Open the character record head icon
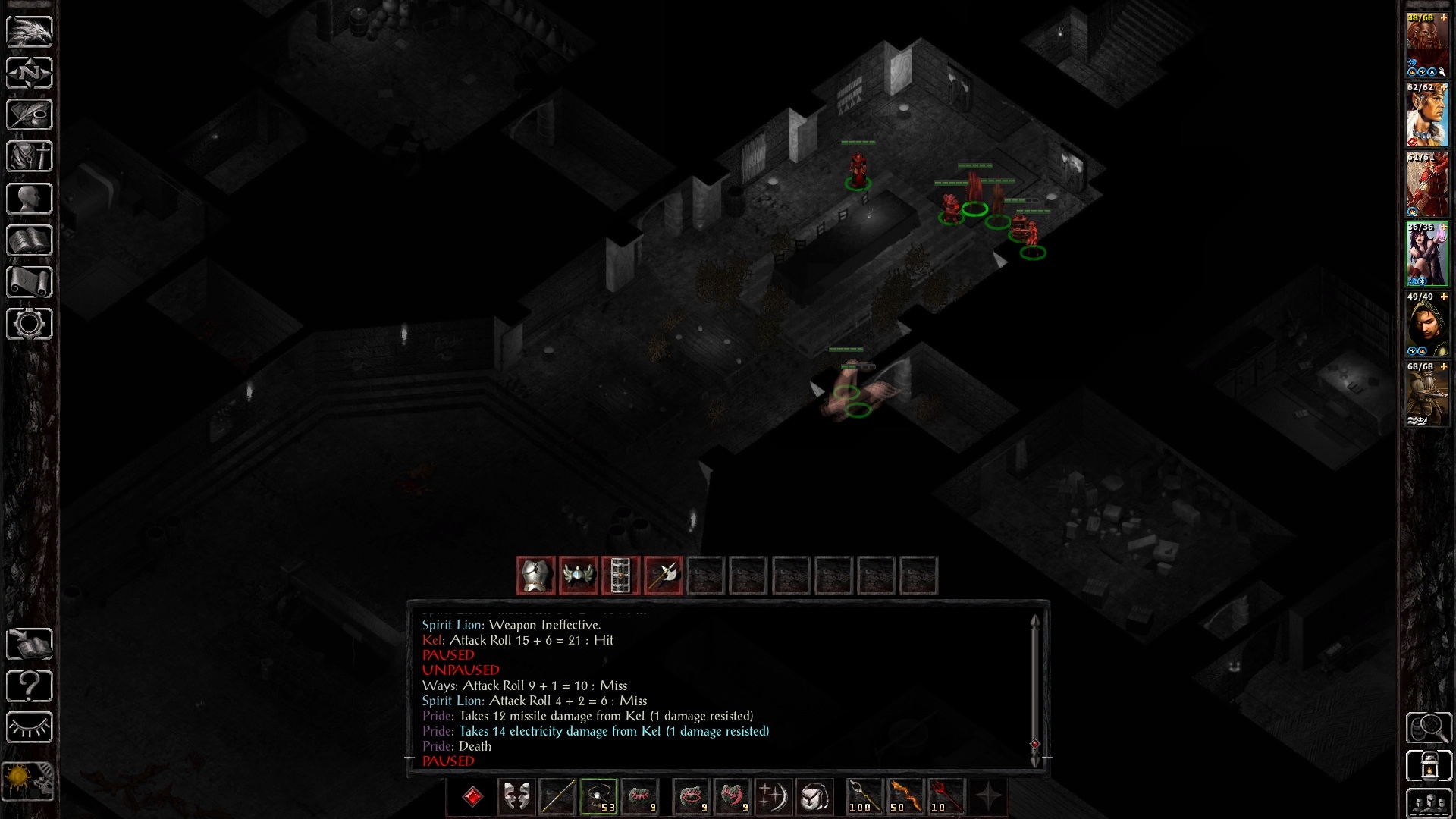This screenshot has width=1456, height=819. click(30, 199)
